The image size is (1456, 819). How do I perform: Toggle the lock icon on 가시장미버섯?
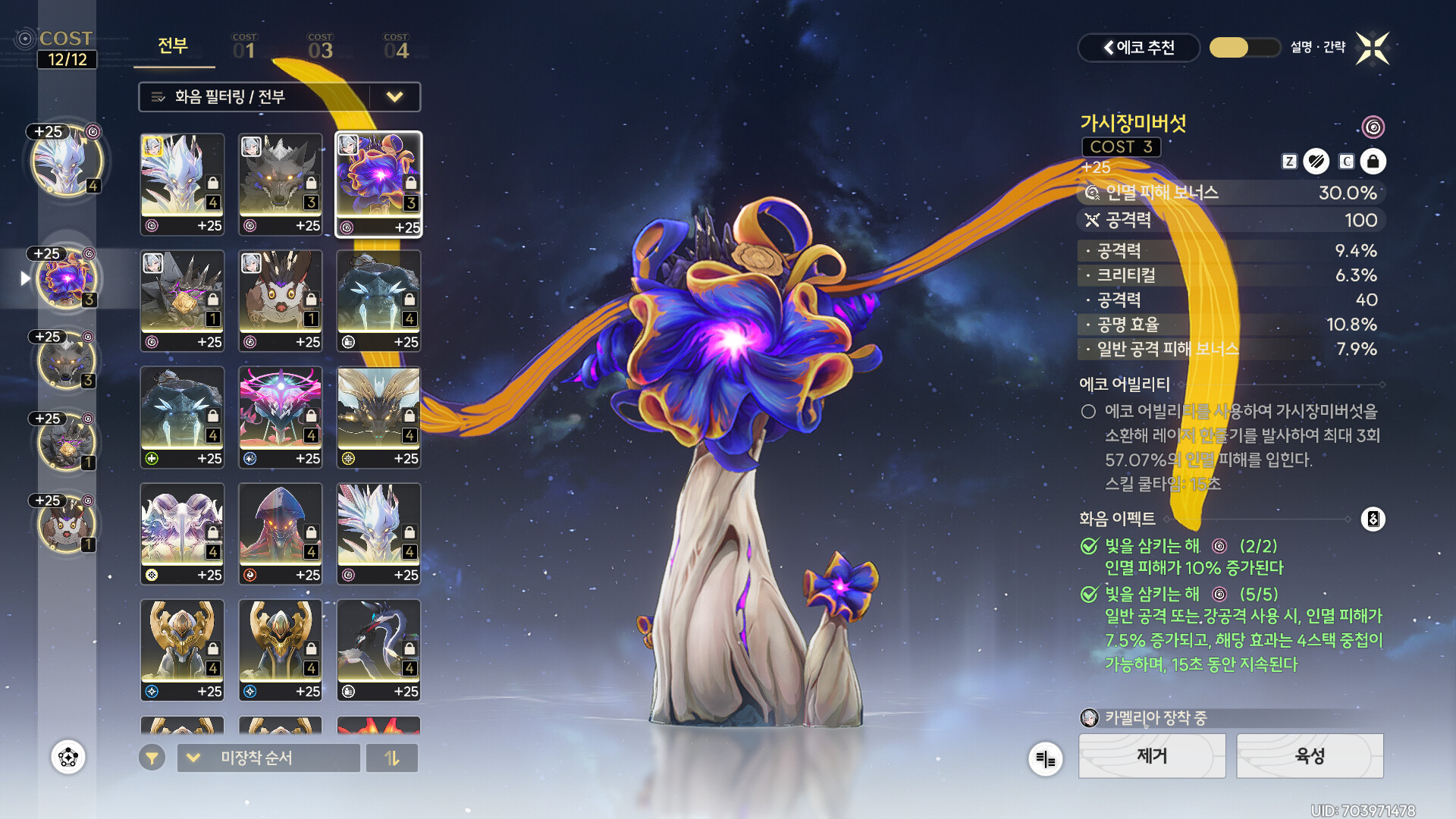coord(1373,162)
